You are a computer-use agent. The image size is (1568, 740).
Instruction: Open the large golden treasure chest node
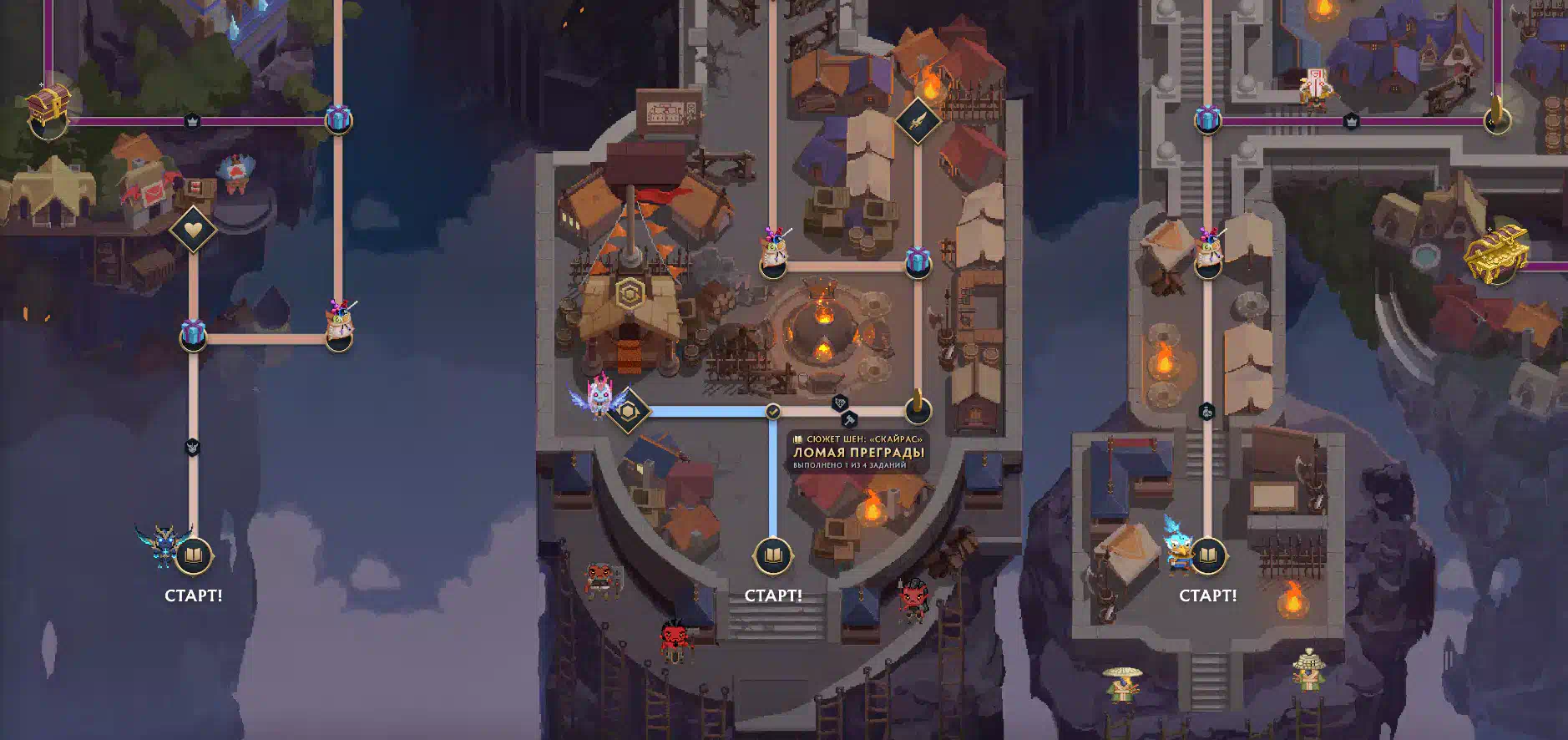click(1497, 251)
